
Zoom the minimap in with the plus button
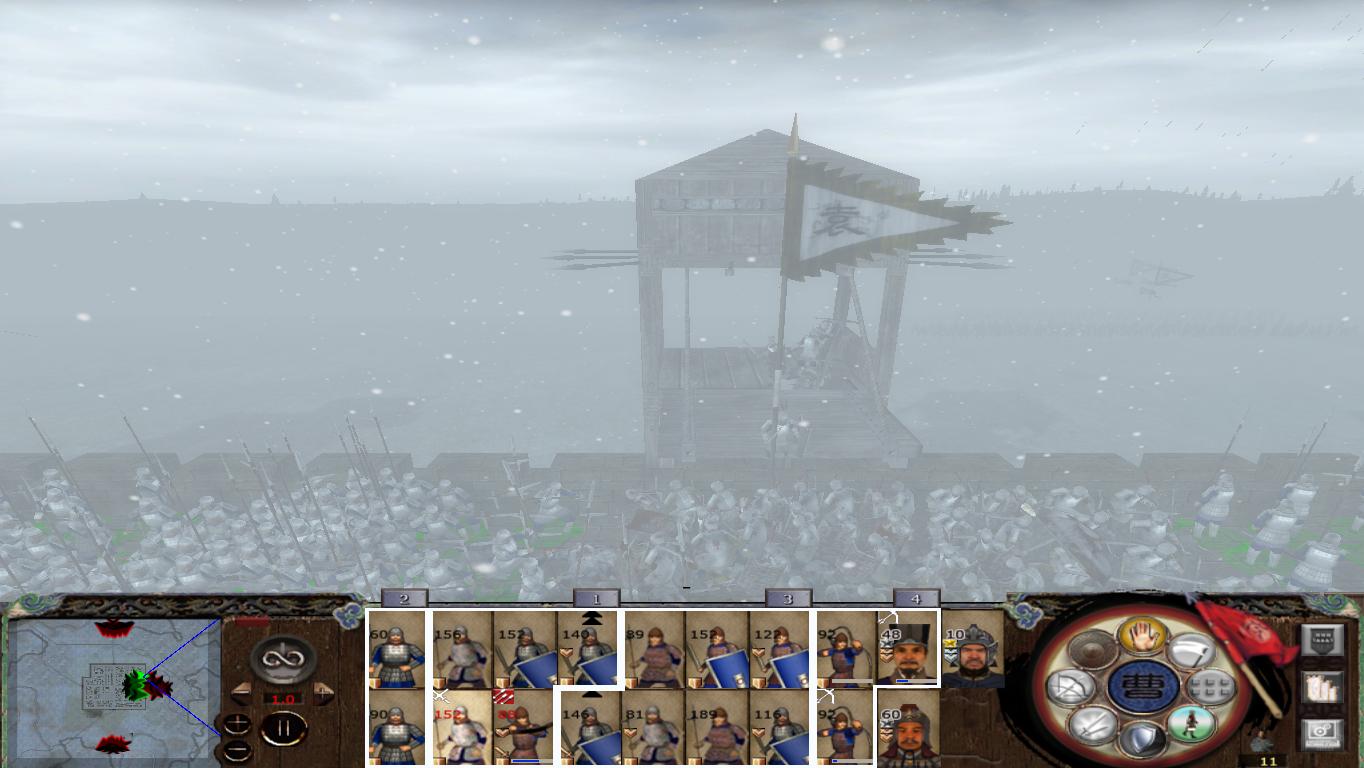pos(238,722)
